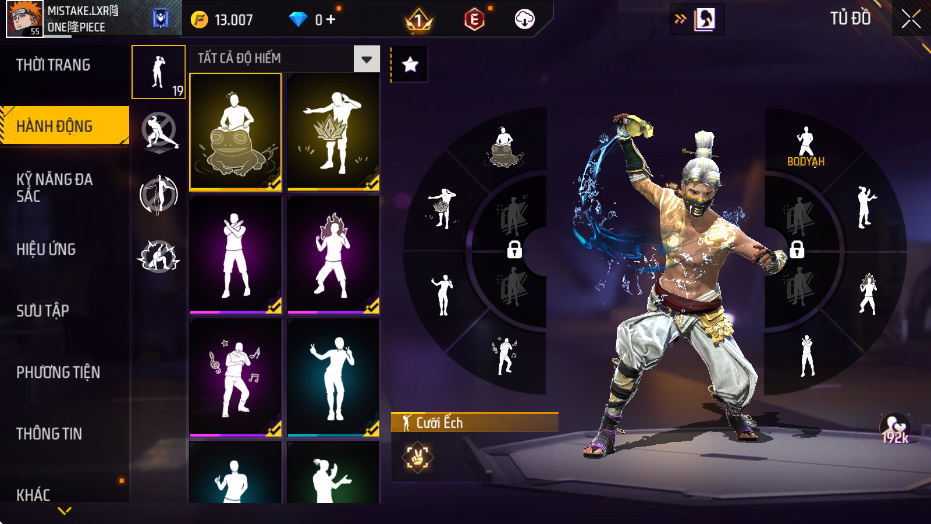The width and height of the screenshot is (931, 524).
Task: Select the music notes dance emote
Action: coord(235,378)
